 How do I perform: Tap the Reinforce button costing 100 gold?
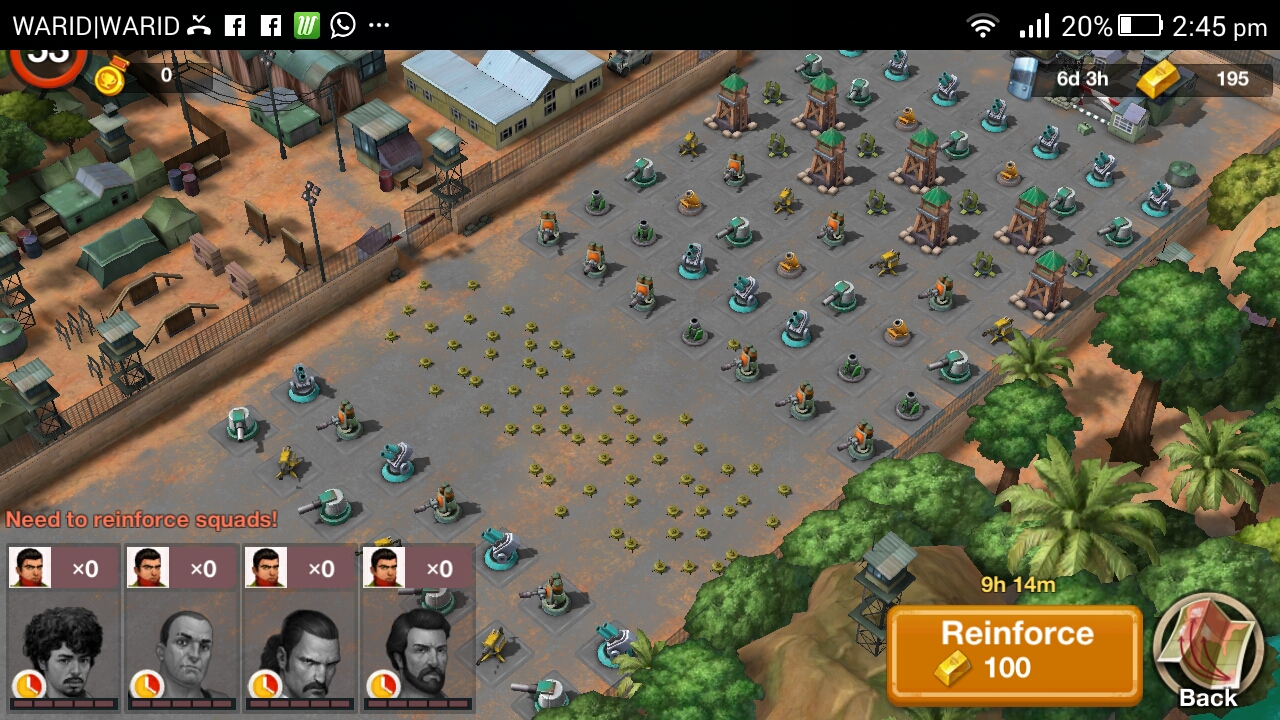(x=1014, y=652)
